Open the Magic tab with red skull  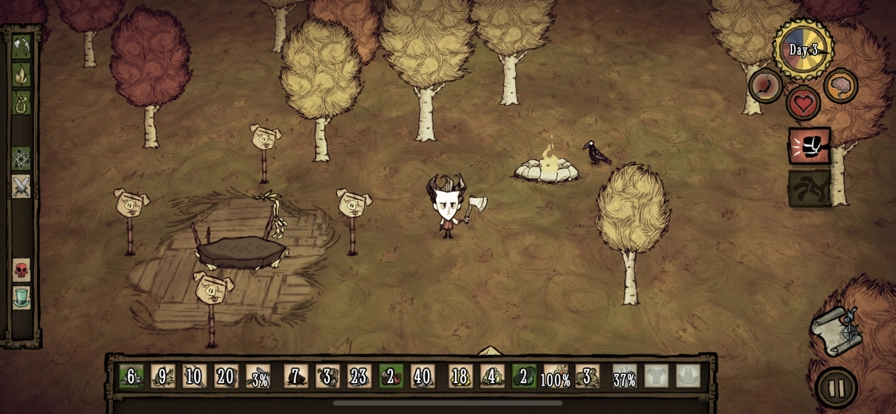coord(21,269)
